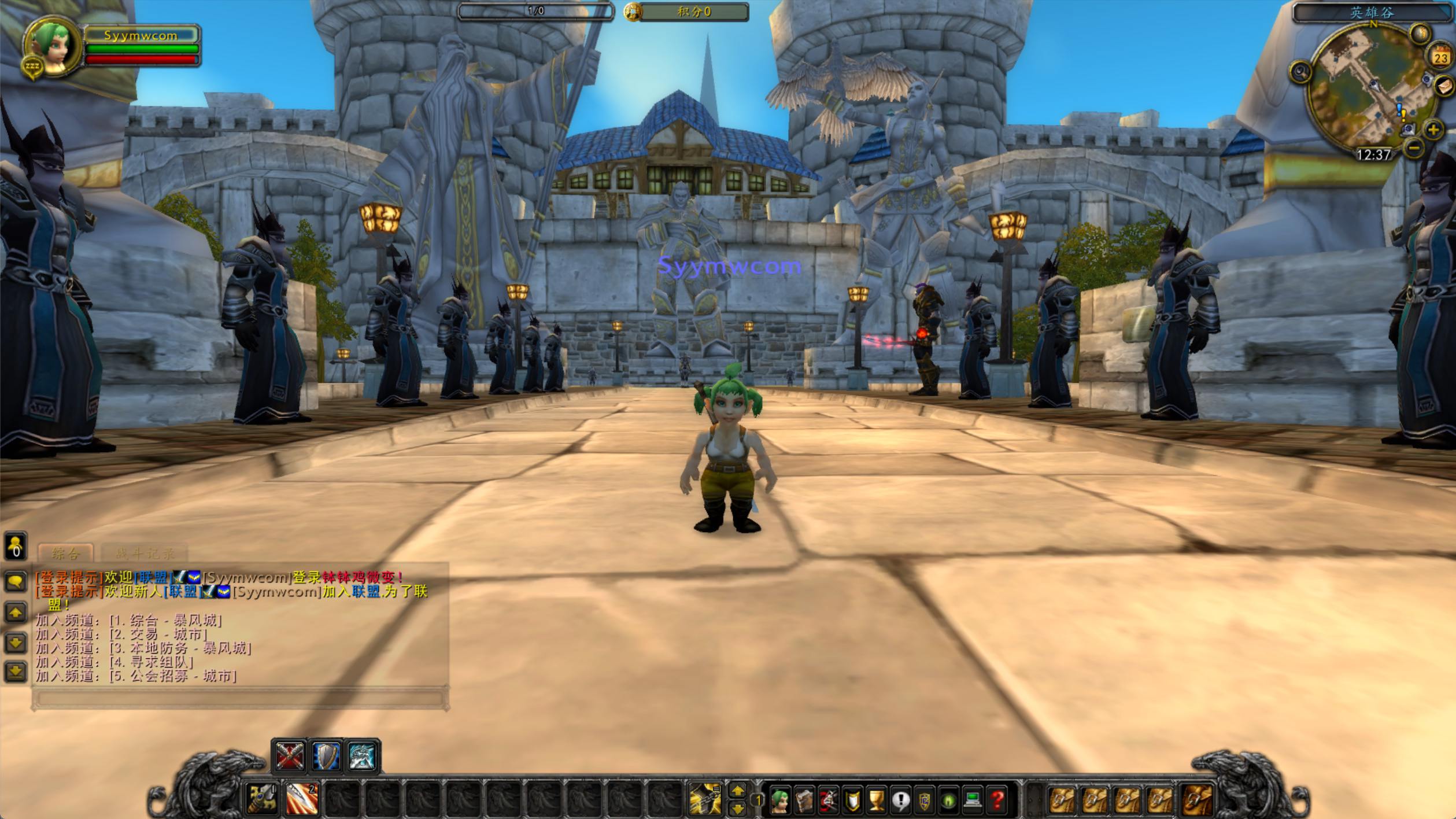Open the red question mark help button

click(997, 800)
